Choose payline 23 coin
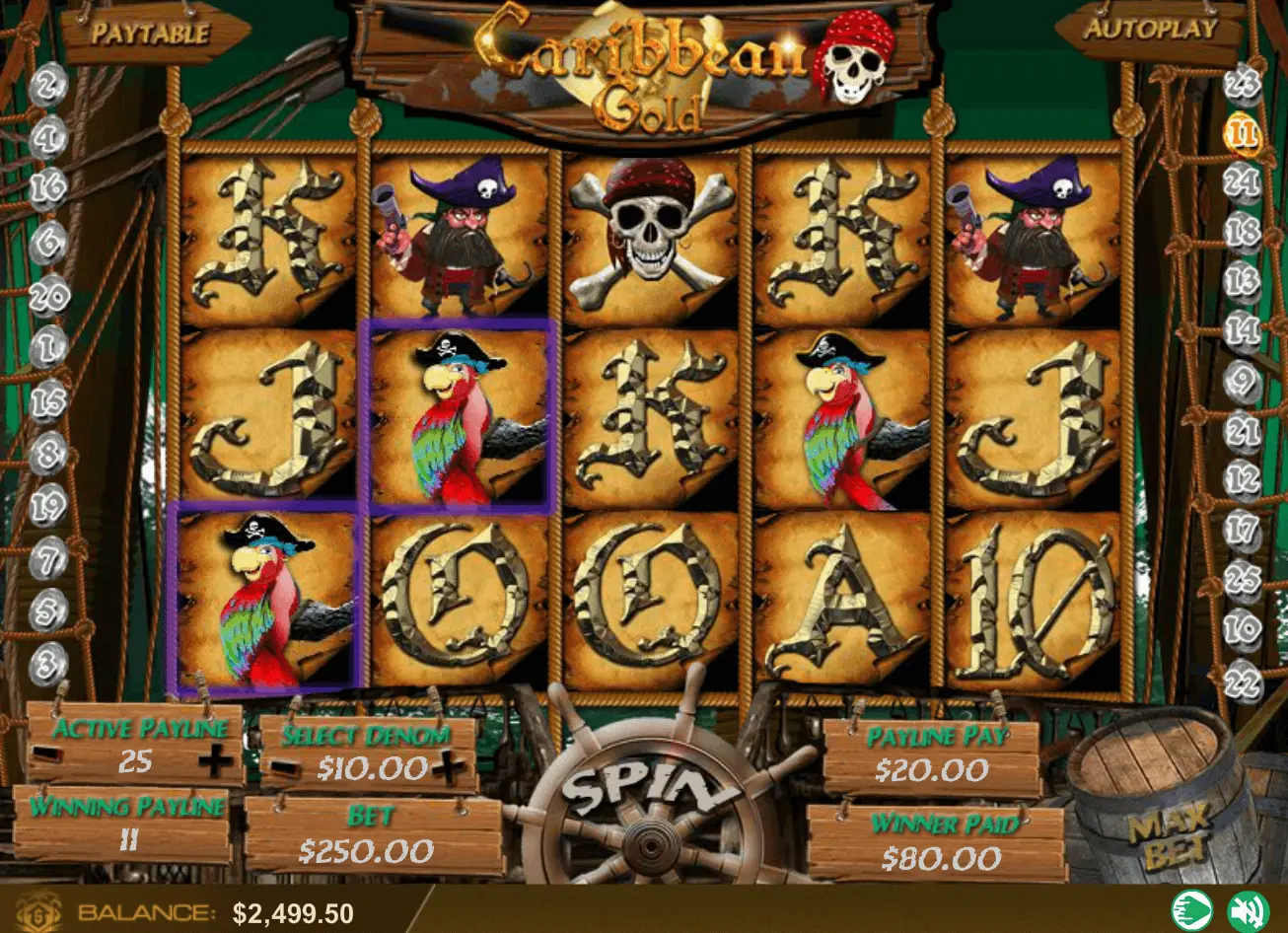This screenshot has height=933, width=1288. [1243, 84]
